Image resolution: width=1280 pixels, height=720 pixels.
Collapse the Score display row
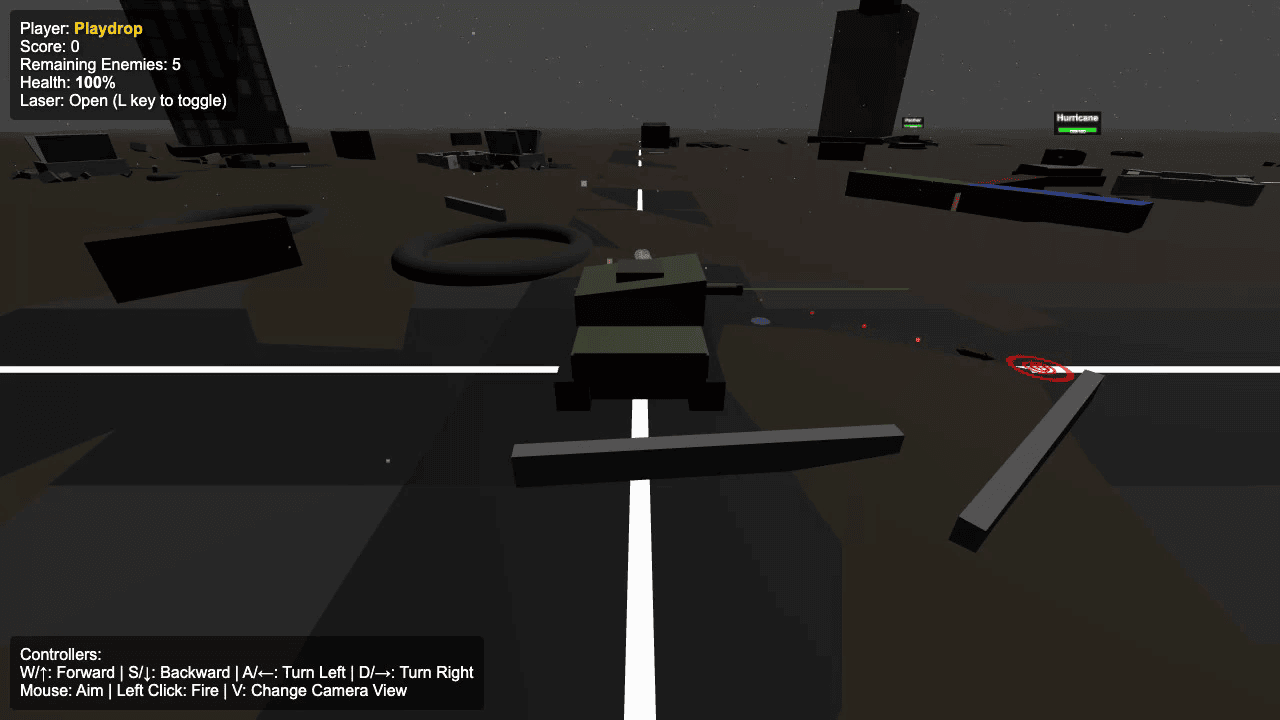click(48, 46)
